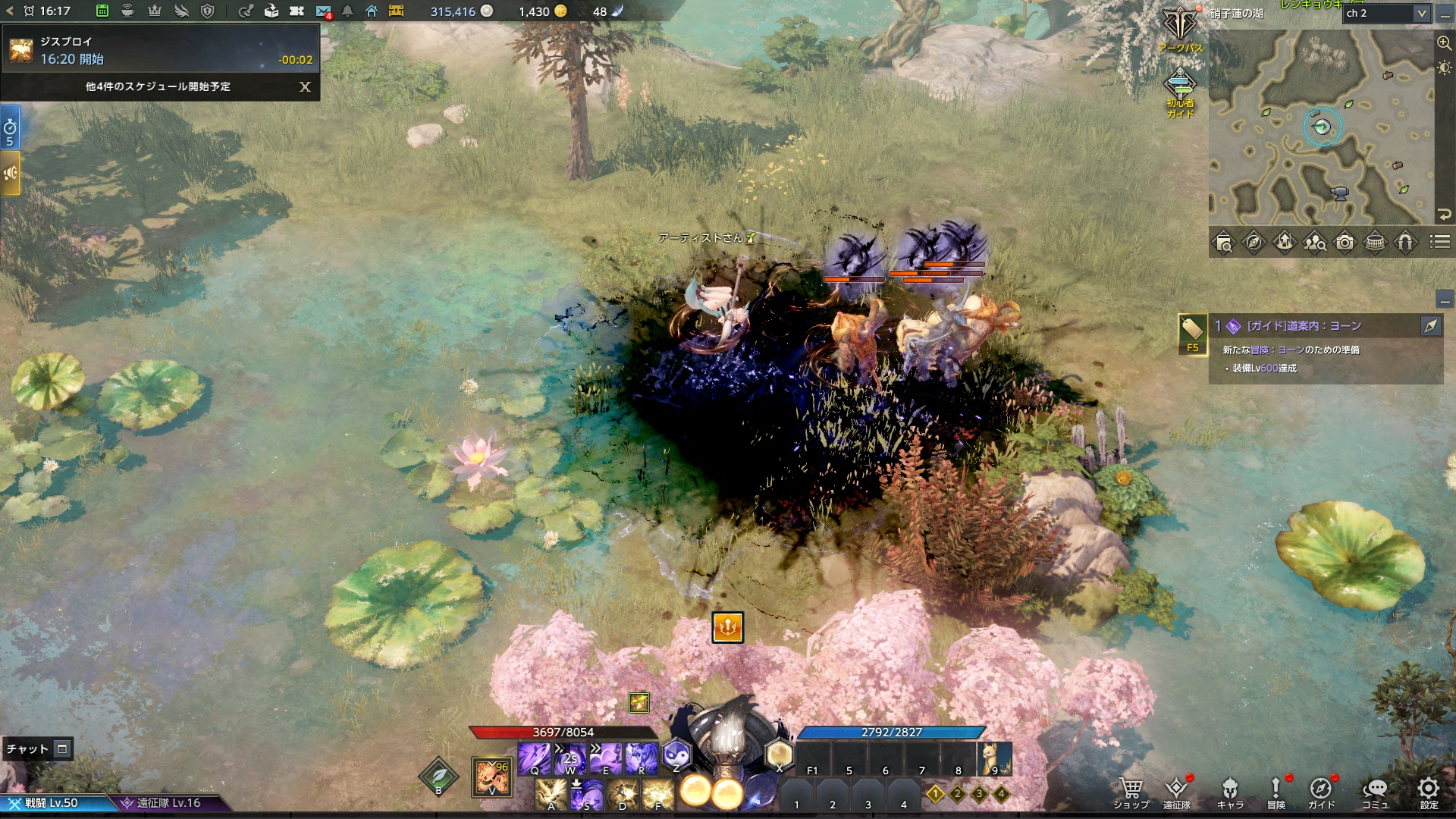The width and height of the screenshot is (1456, 819).
Task: Open the 冒険 adventure menu
Action: click(x=1276, y=792)
